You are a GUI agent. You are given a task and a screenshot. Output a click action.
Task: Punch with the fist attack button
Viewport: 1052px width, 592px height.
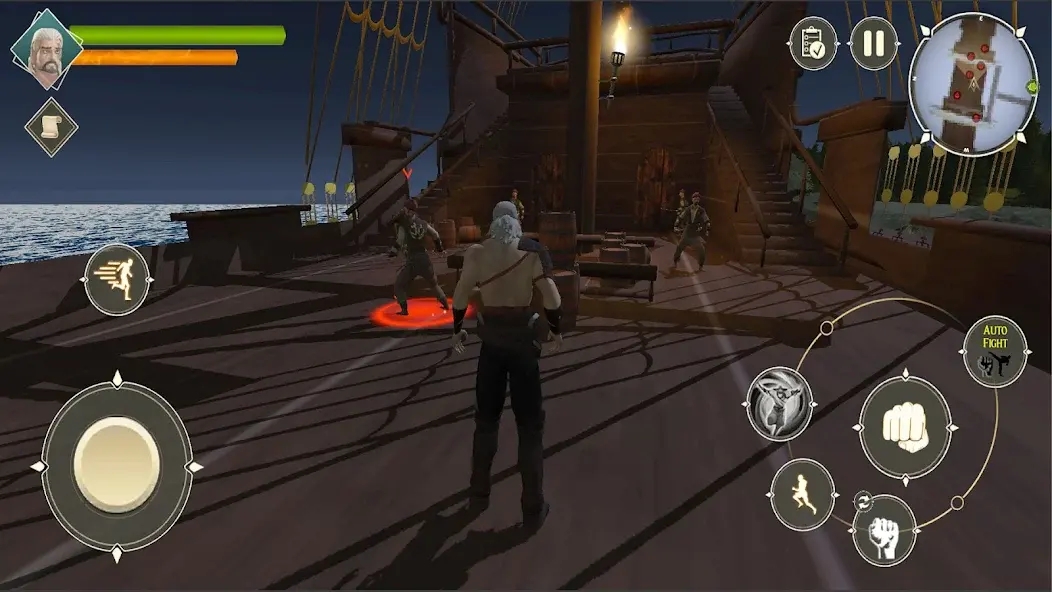click(x=905, y=427)
